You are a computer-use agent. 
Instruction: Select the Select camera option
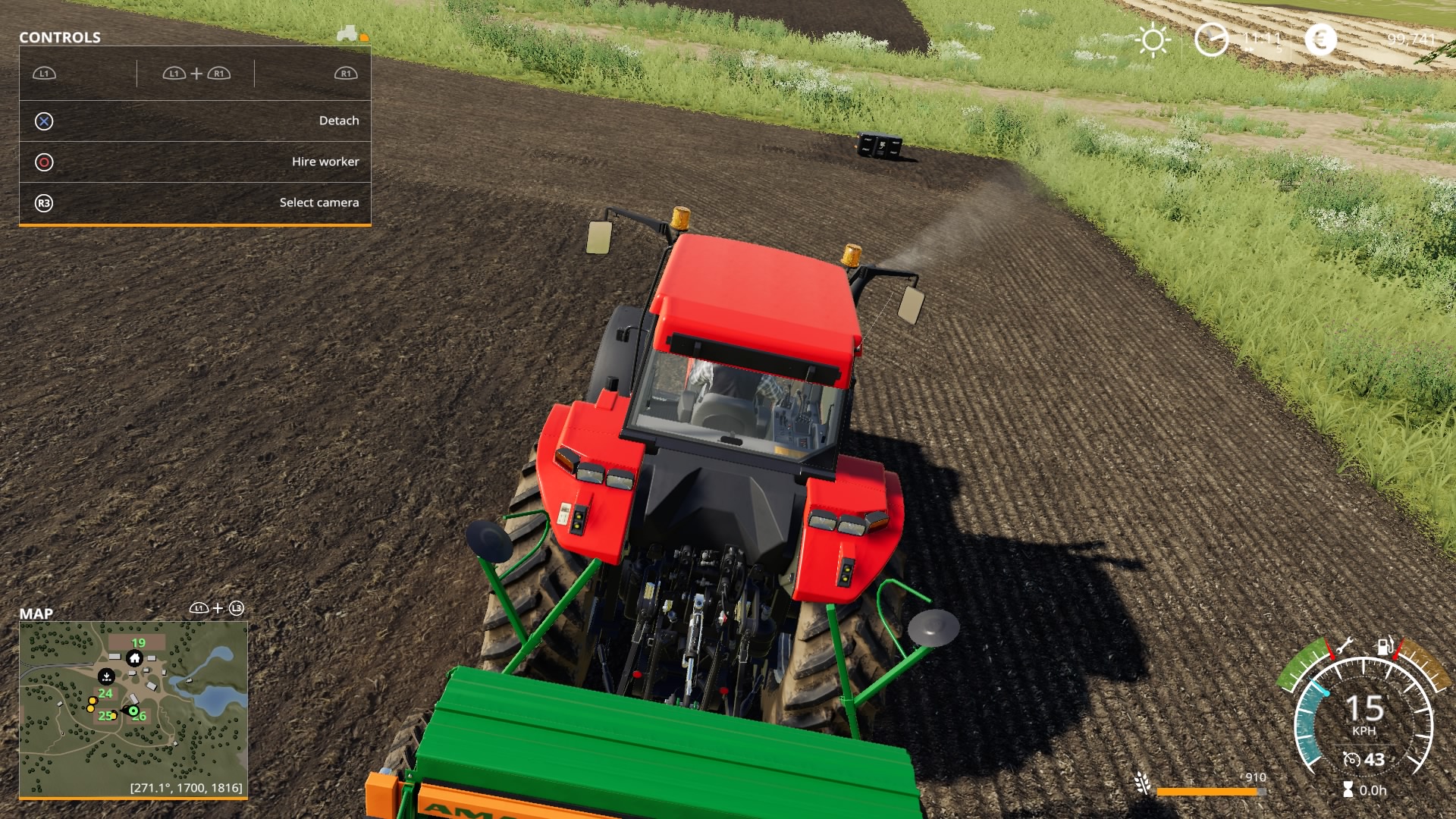tap(319, 202)
